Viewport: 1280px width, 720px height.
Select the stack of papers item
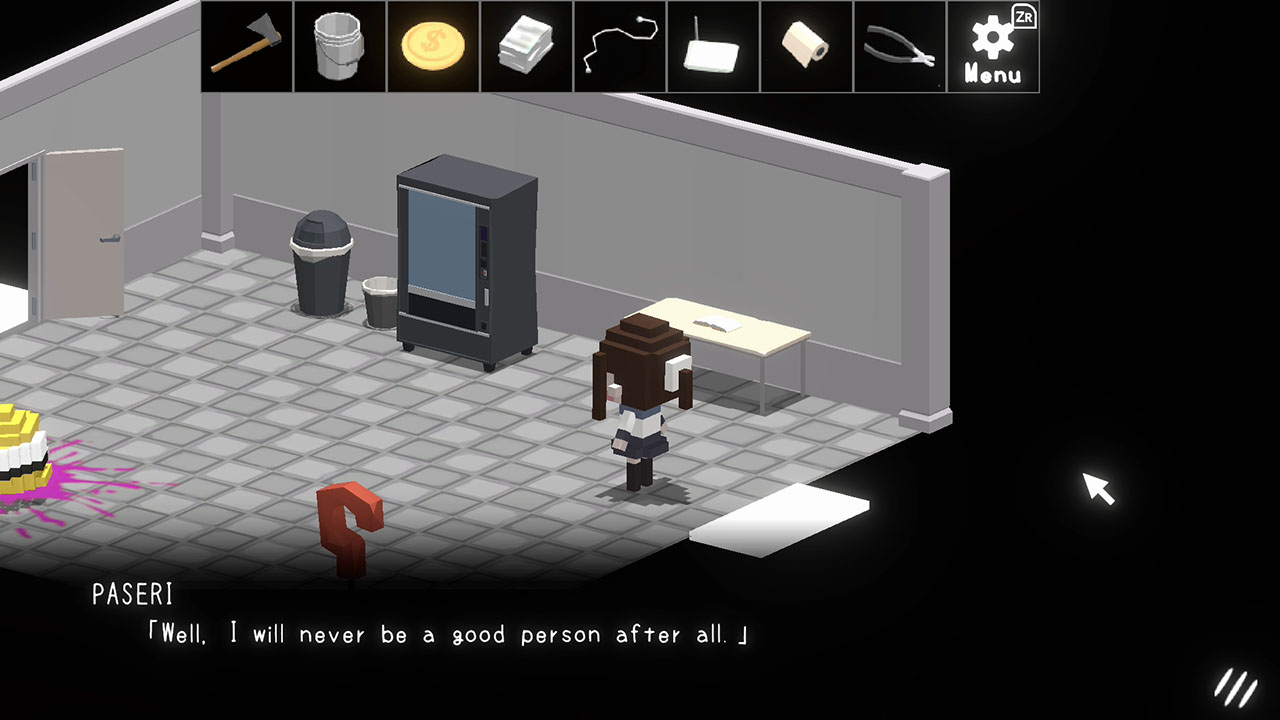click(x=526, y=46)
